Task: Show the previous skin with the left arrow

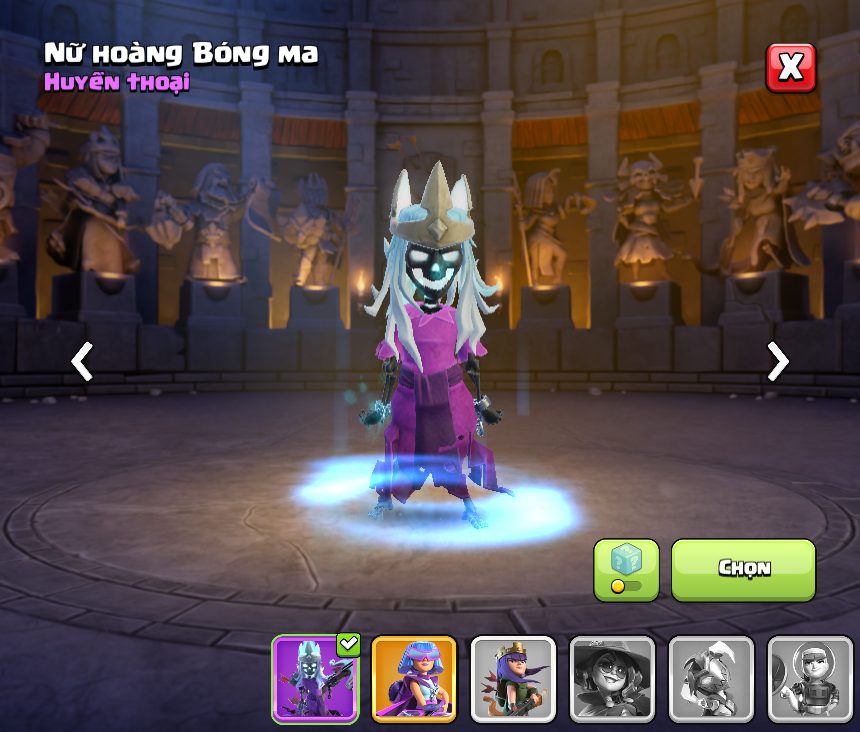Action: 82,361
